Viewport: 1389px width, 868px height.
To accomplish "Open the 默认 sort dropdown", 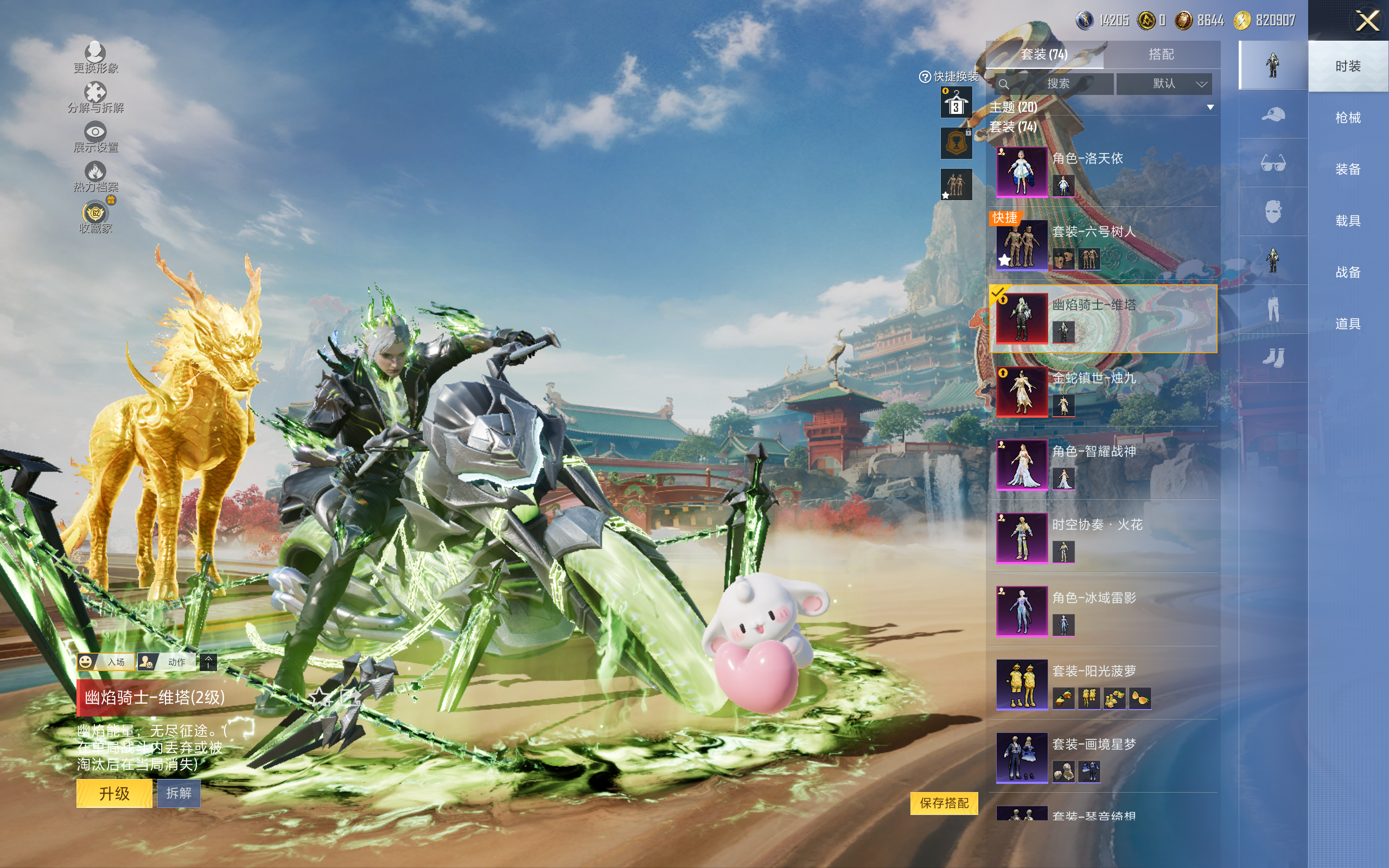I will pos(1164,84).
